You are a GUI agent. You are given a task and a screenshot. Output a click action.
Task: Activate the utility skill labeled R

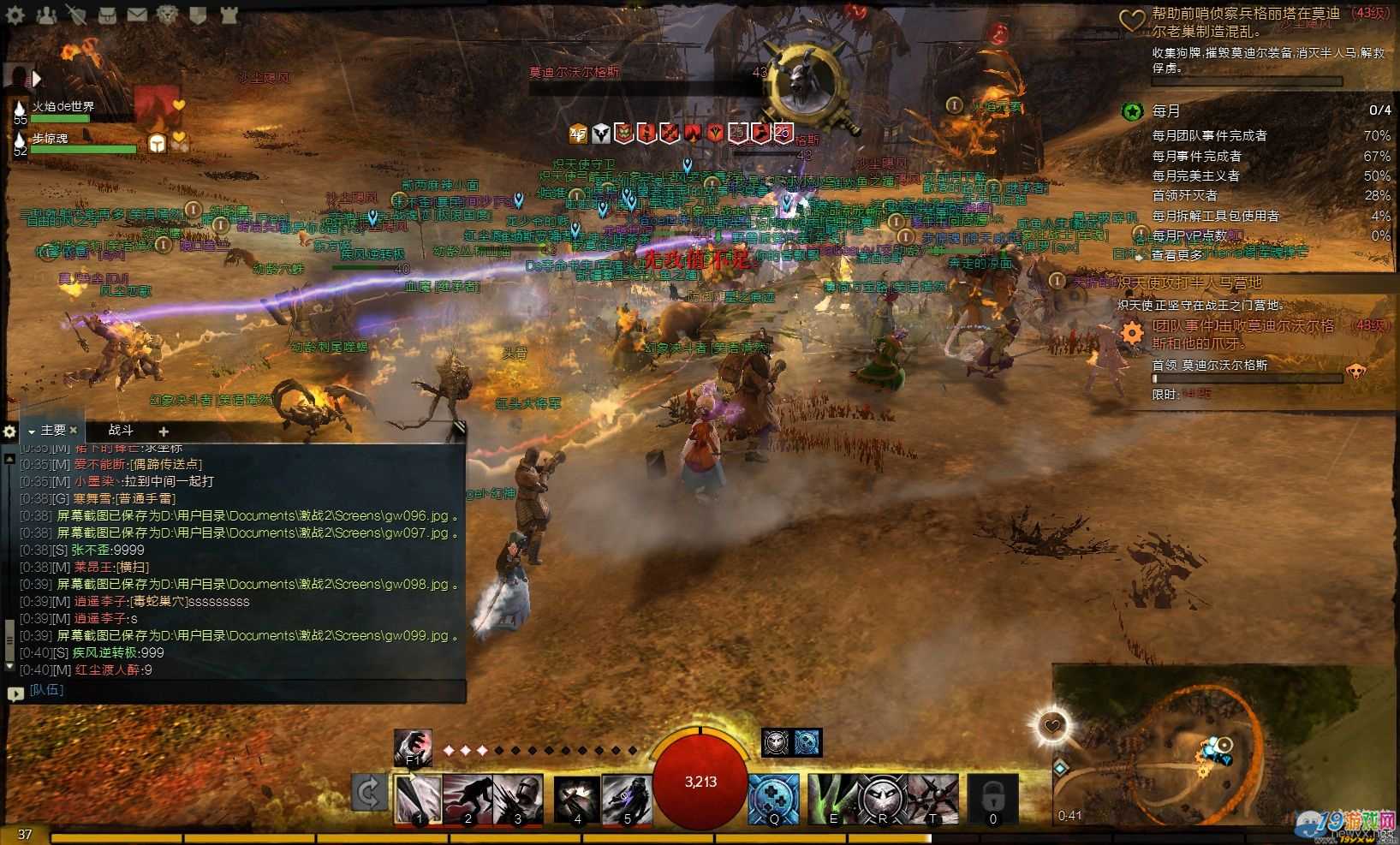coord(882,800)
